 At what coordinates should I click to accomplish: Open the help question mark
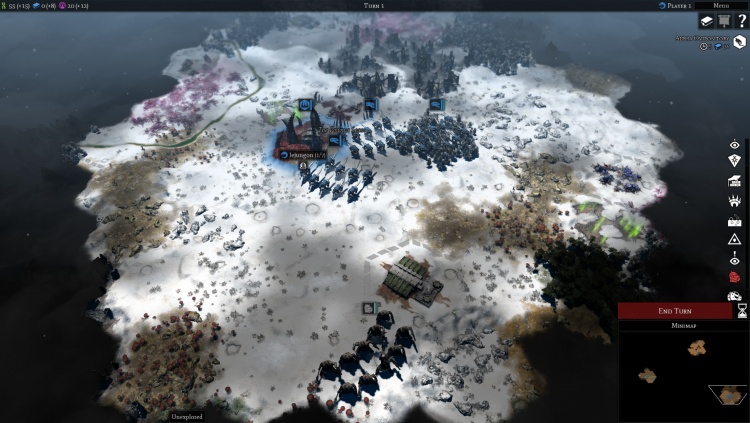pyautogui.click(x=741, y=21)
